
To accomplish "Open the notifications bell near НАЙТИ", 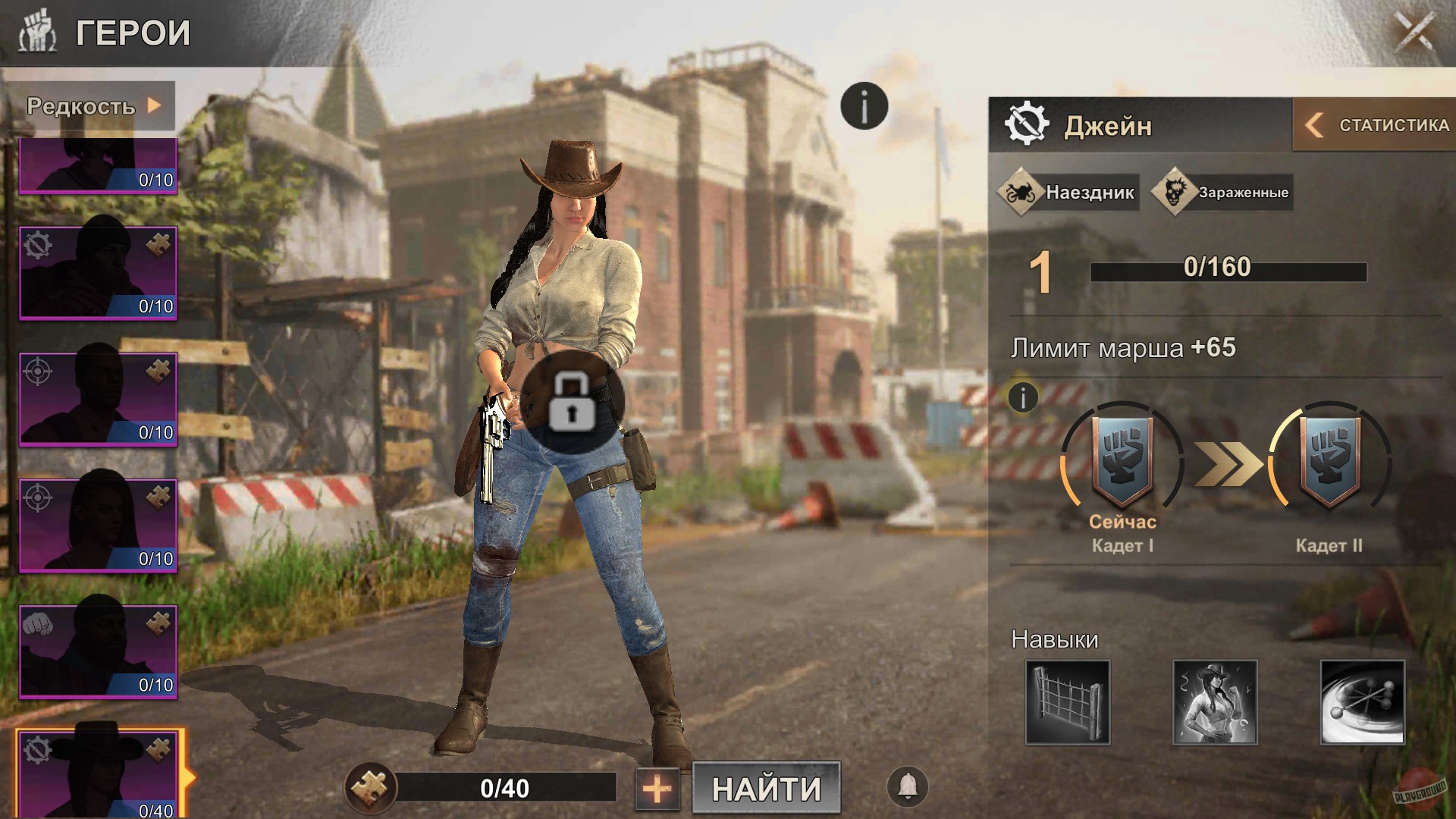I will coord(908,787).
